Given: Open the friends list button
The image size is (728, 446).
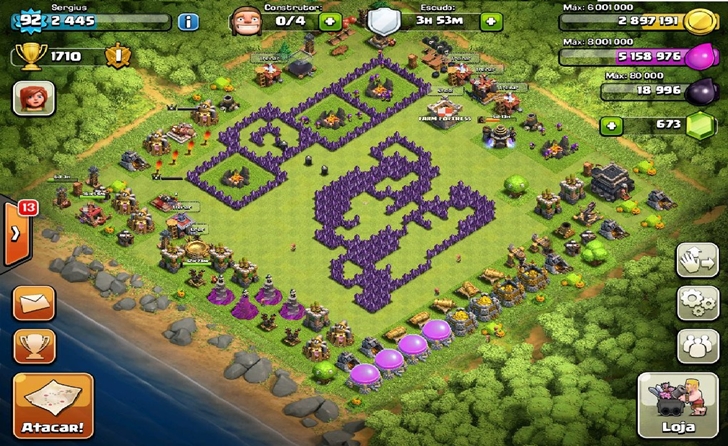Looking at the screenshot, I should click(x=698, y=345).
